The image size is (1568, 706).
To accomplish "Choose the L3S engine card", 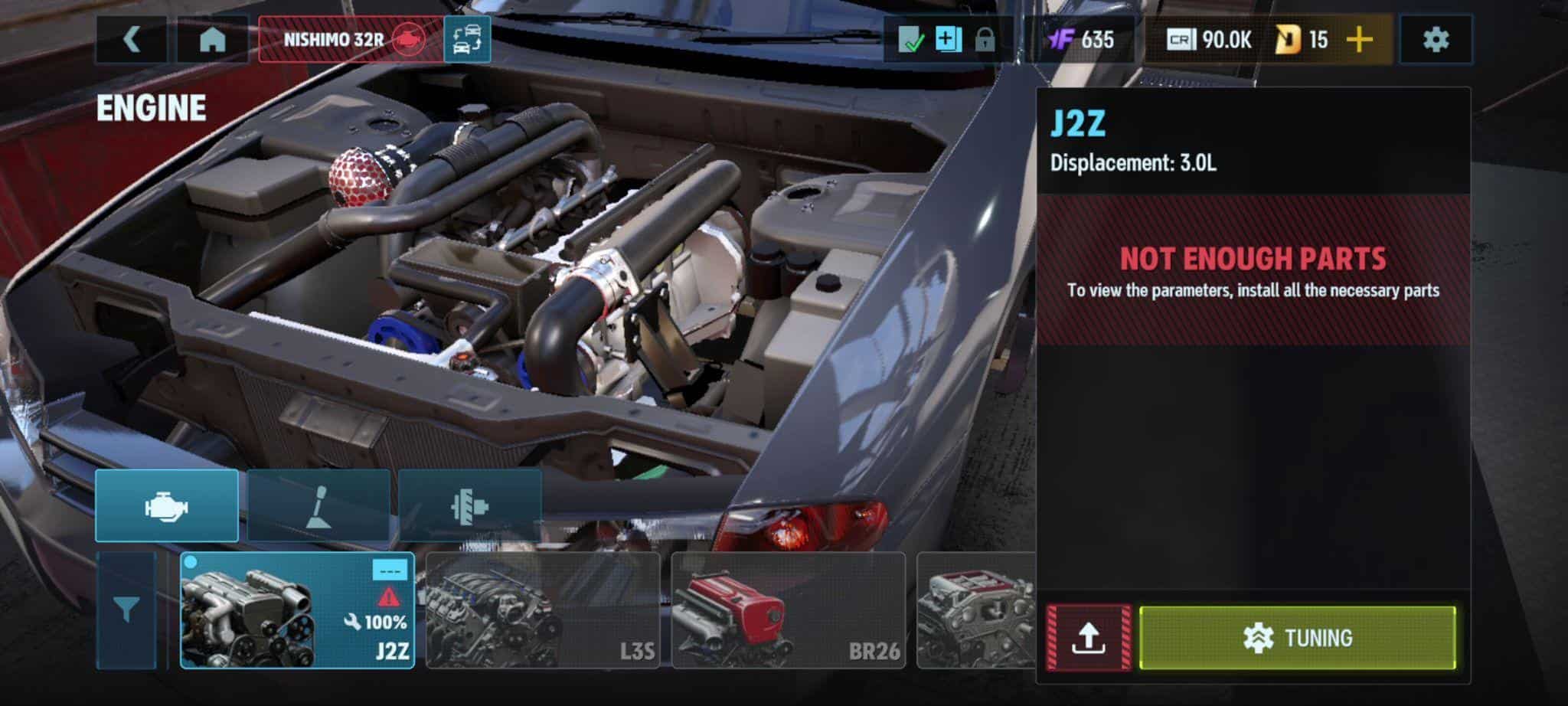I will pyautogui.click(x=542, y=610).
